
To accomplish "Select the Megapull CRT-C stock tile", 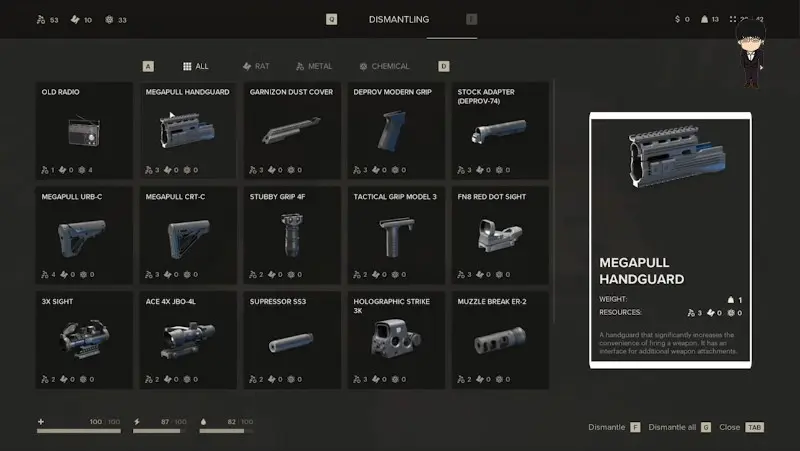I will (x=188, y=235).
